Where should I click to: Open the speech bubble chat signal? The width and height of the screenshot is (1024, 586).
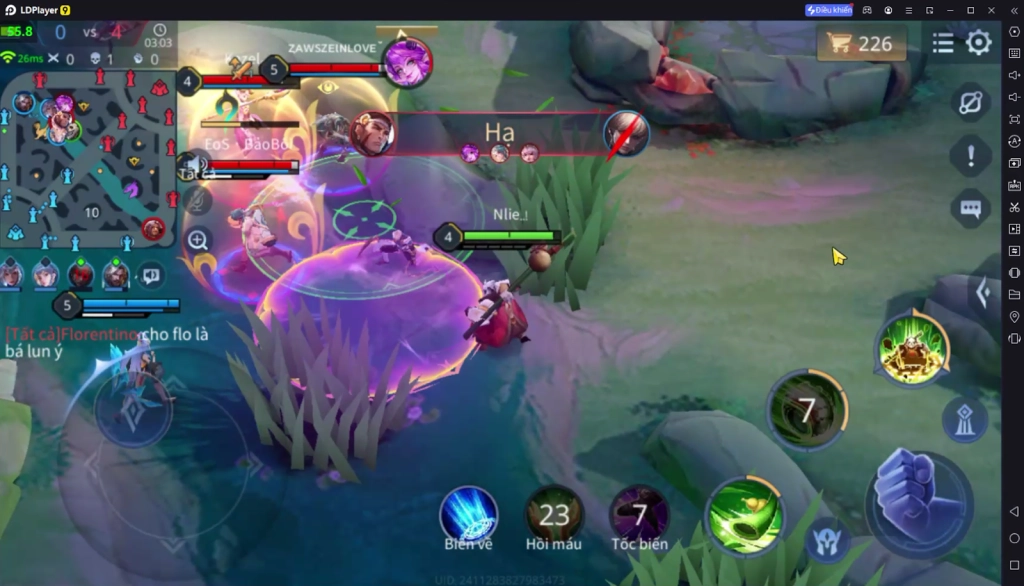coord(970,208)
